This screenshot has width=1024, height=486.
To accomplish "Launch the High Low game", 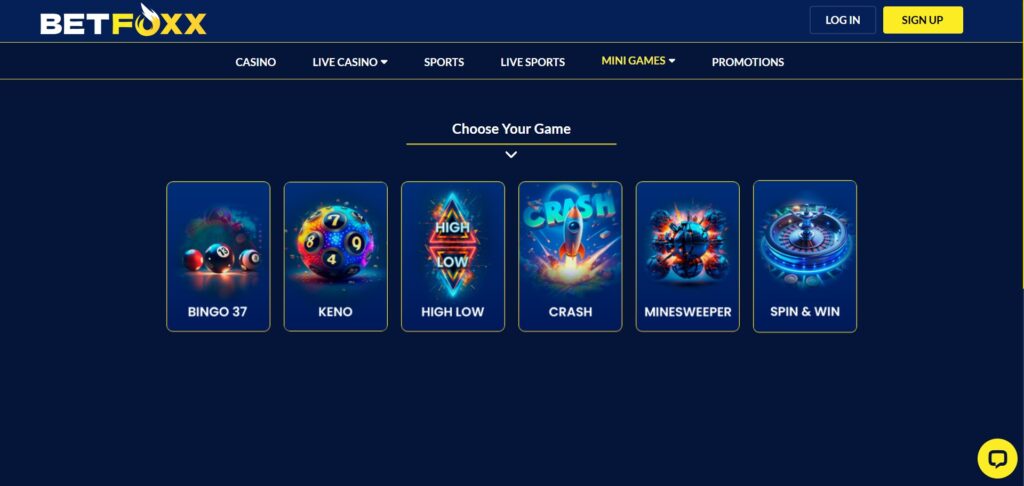I will (453, 256).
